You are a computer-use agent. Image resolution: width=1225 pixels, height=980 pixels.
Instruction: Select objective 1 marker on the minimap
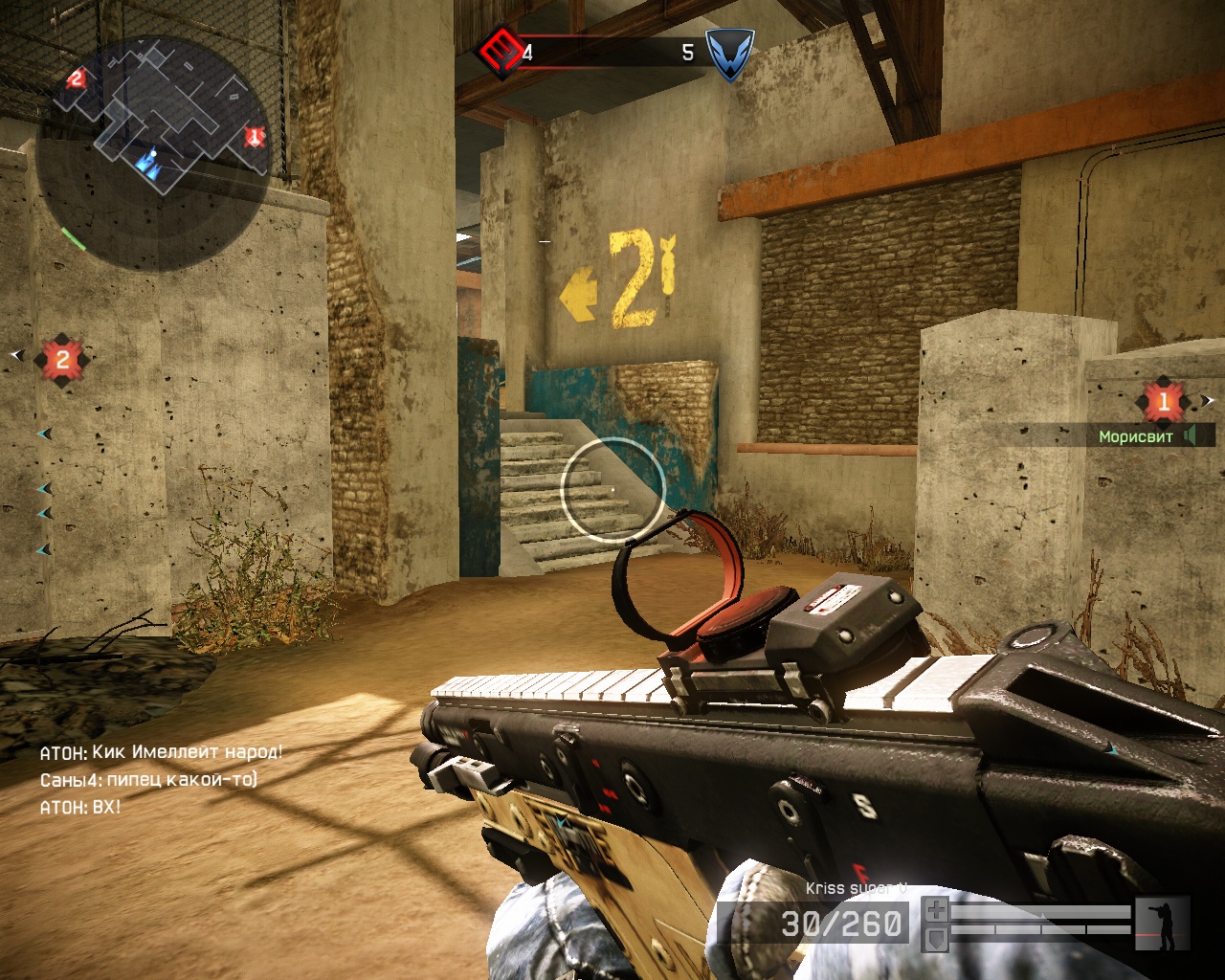(254, 137)
